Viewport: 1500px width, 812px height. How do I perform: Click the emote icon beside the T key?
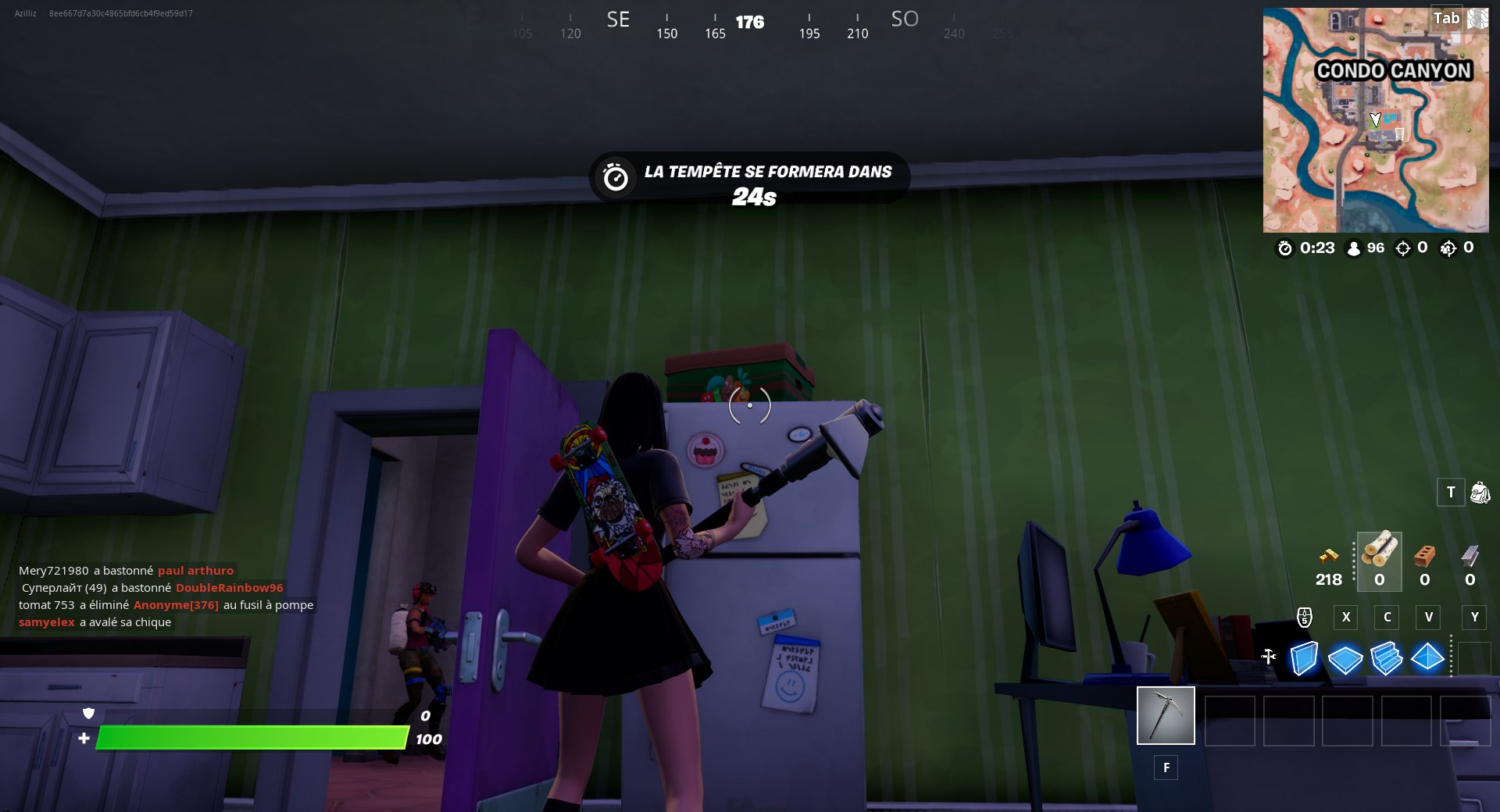click(x=1479, y=493)
